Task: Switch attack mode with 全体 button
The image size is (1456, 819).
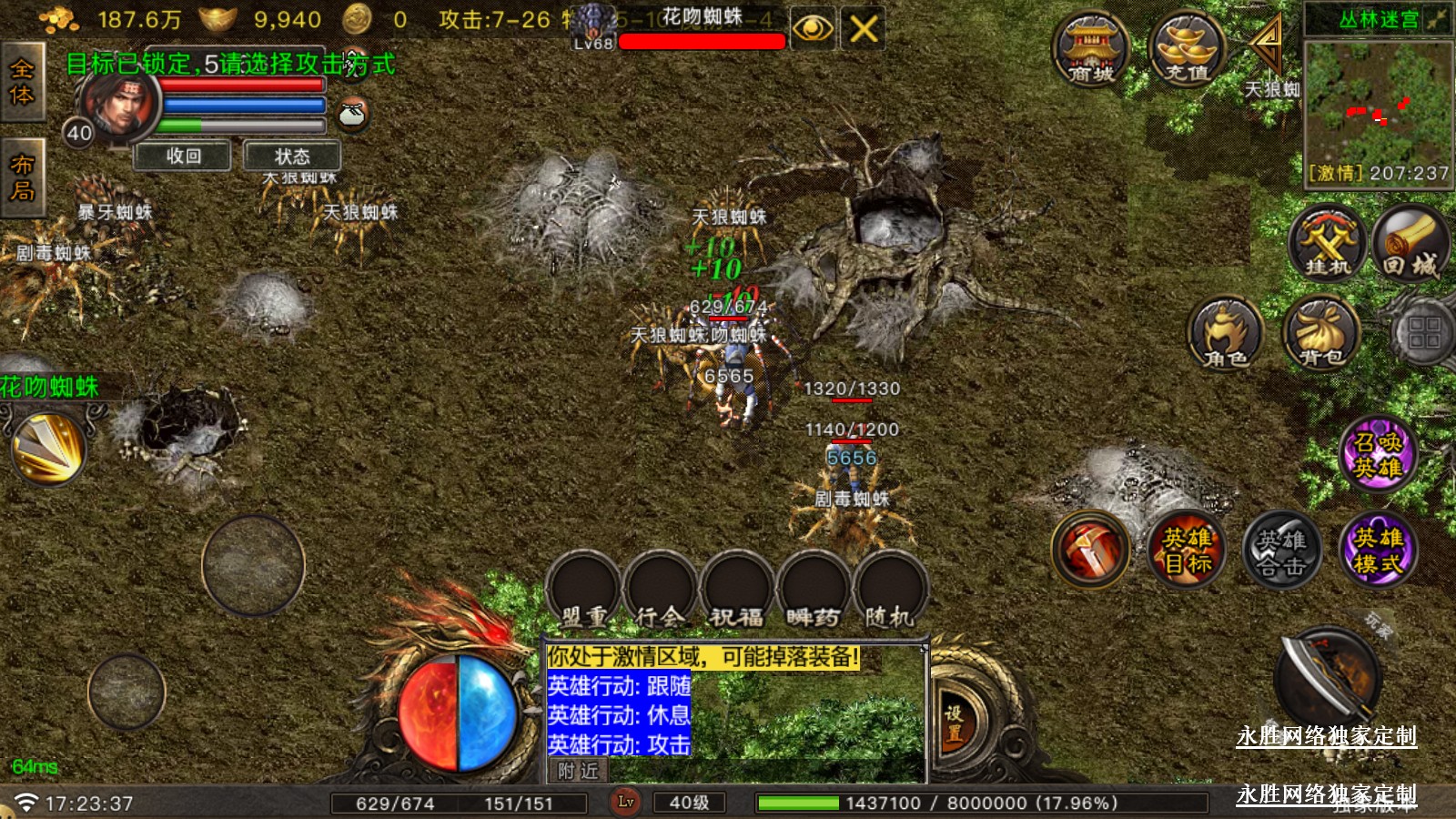Action: point(22,82)
